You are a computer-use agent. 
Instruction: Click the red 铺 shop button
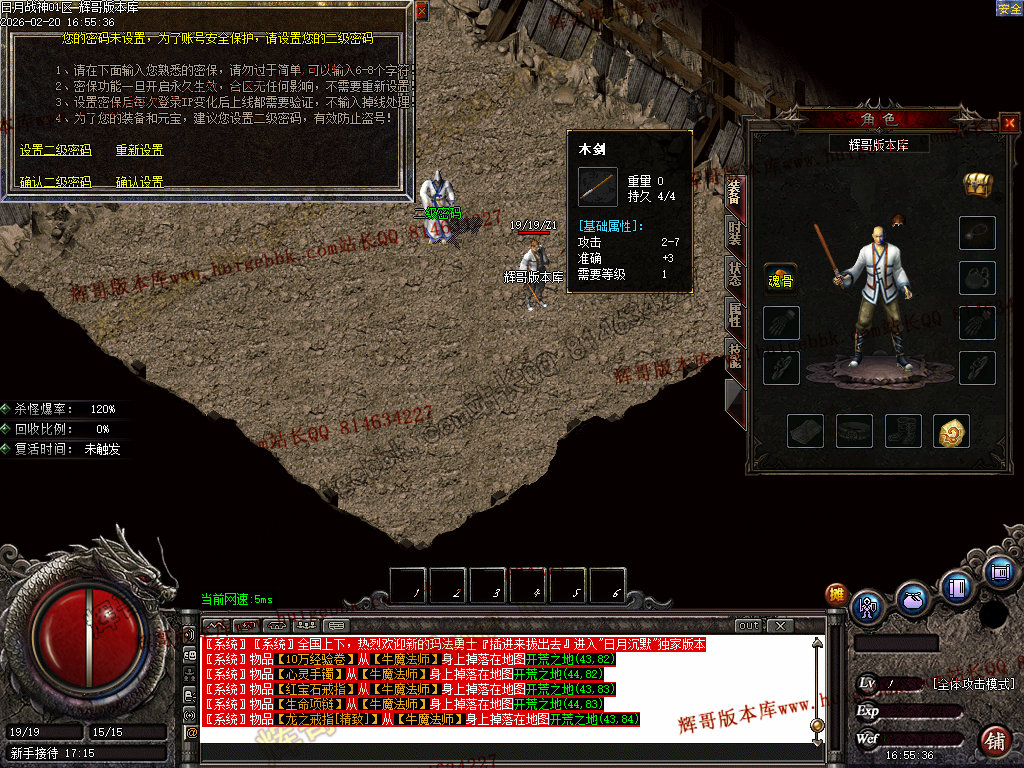(x=994, y=741)
